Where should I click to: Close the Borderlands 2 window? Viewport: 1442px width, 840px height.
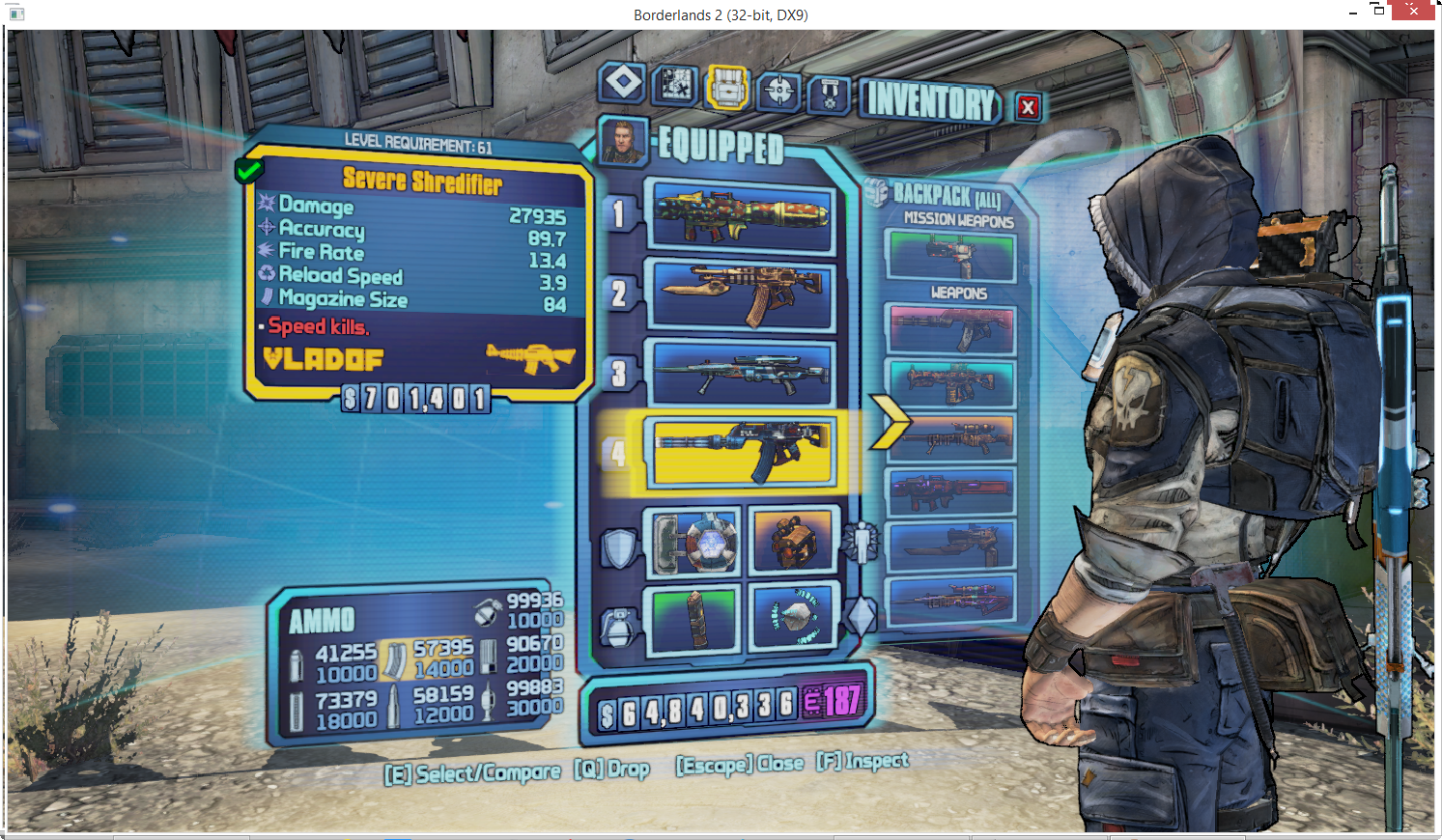[x=1413, y=11]
